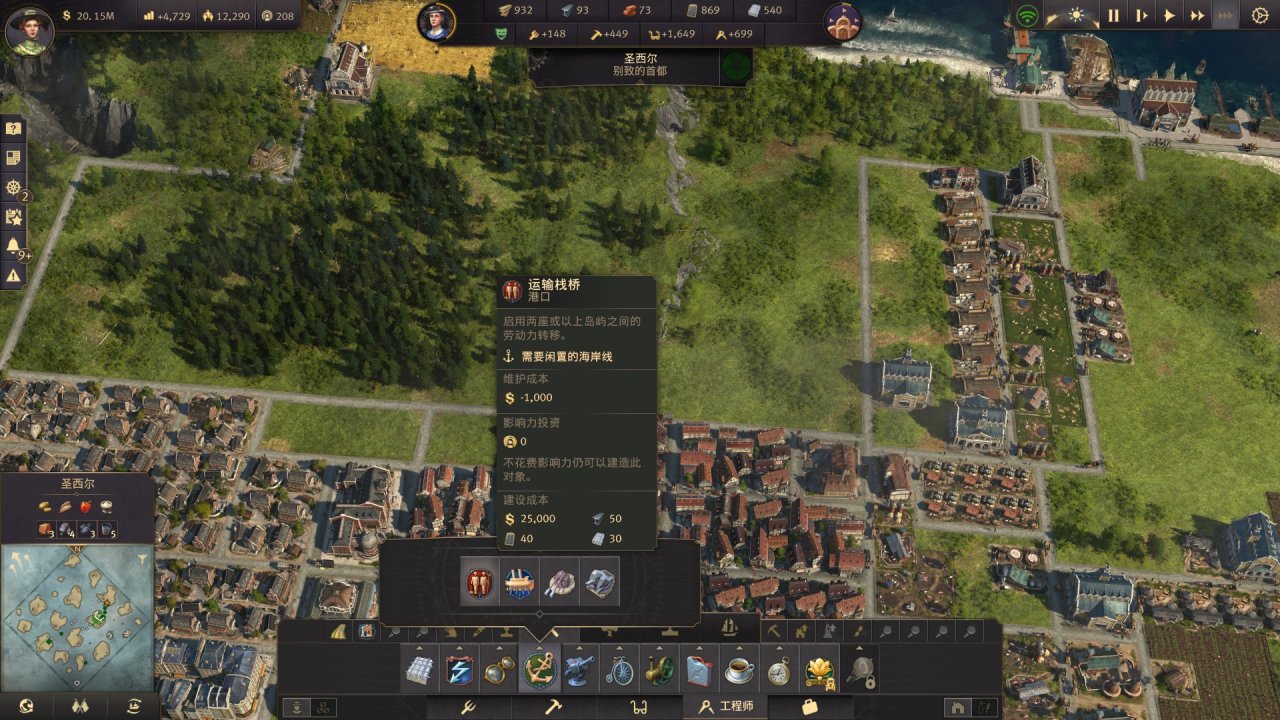This screenshot has width=1280, height=720.
Task: Open the settings gear menu
Action: point(1259,15)
